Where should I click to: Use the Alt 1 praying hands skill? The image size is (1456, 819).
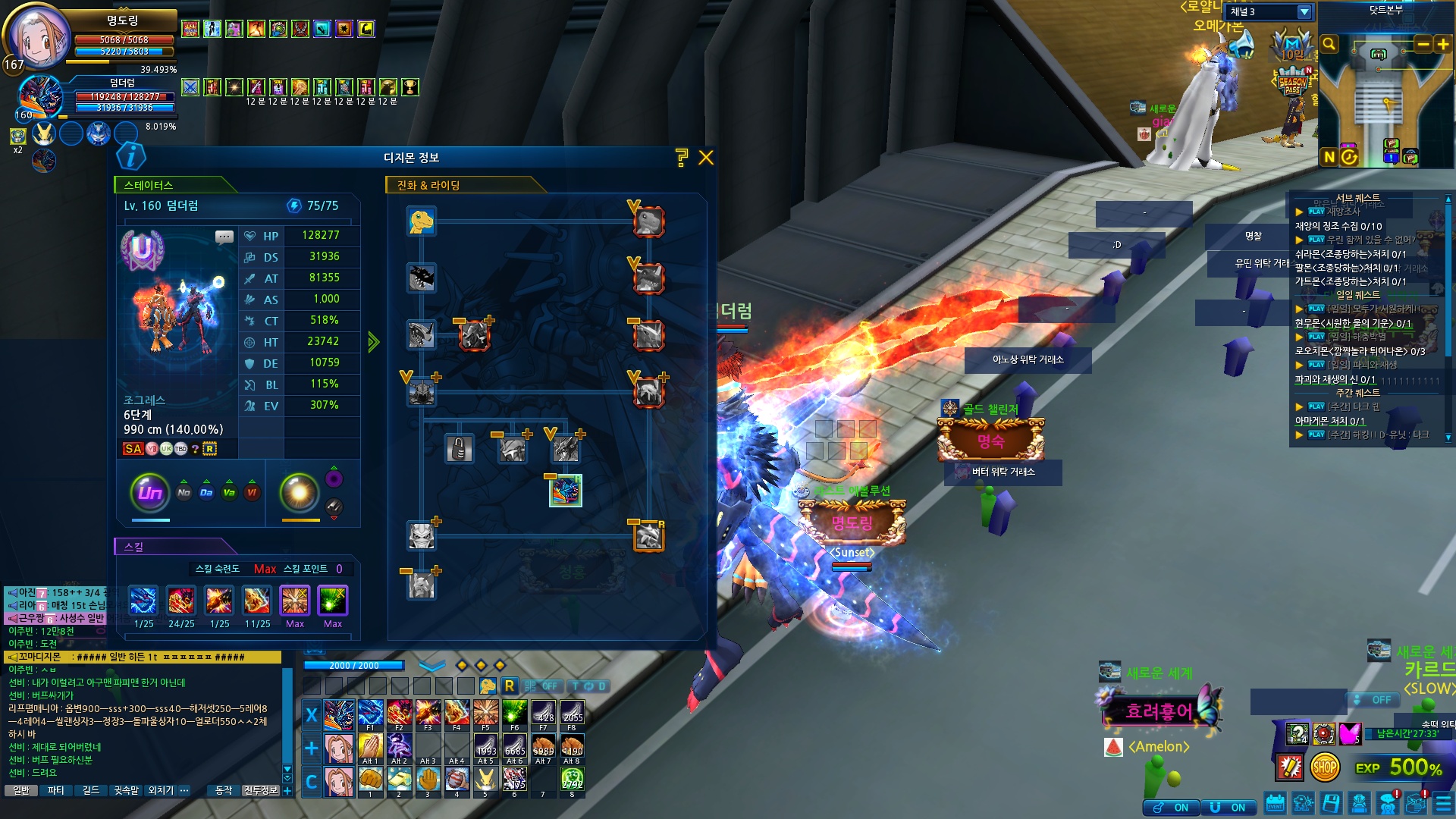370,747
